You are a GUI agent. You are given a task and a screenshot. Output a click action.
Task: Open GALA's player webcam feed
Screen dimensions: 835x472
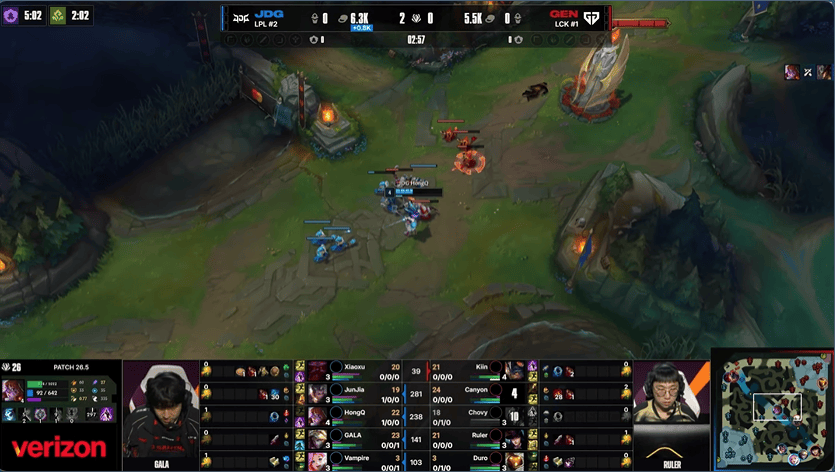point(164,412)
